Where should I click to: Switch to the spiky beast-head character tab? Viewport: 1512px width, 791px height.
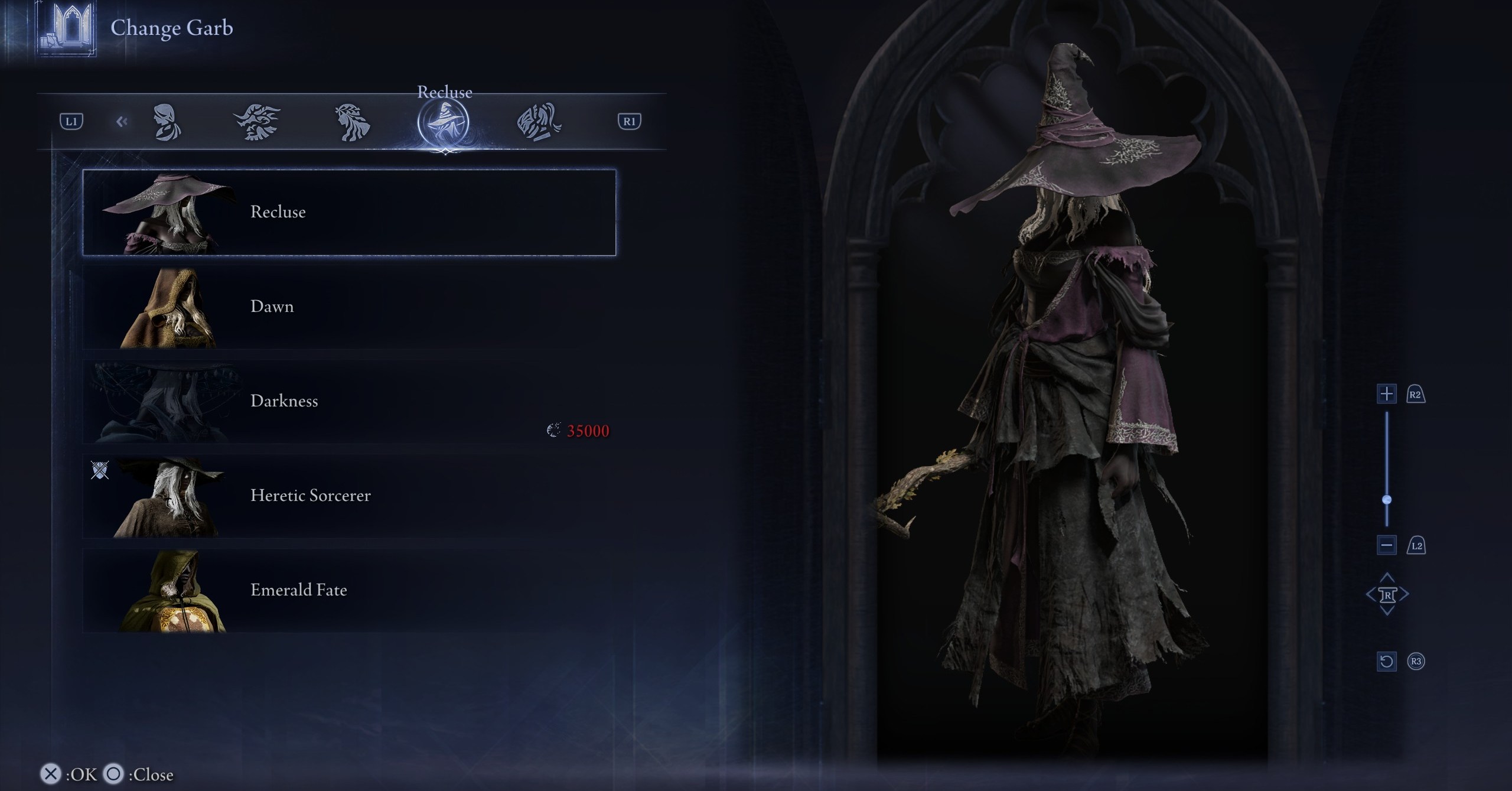point(258,122)
